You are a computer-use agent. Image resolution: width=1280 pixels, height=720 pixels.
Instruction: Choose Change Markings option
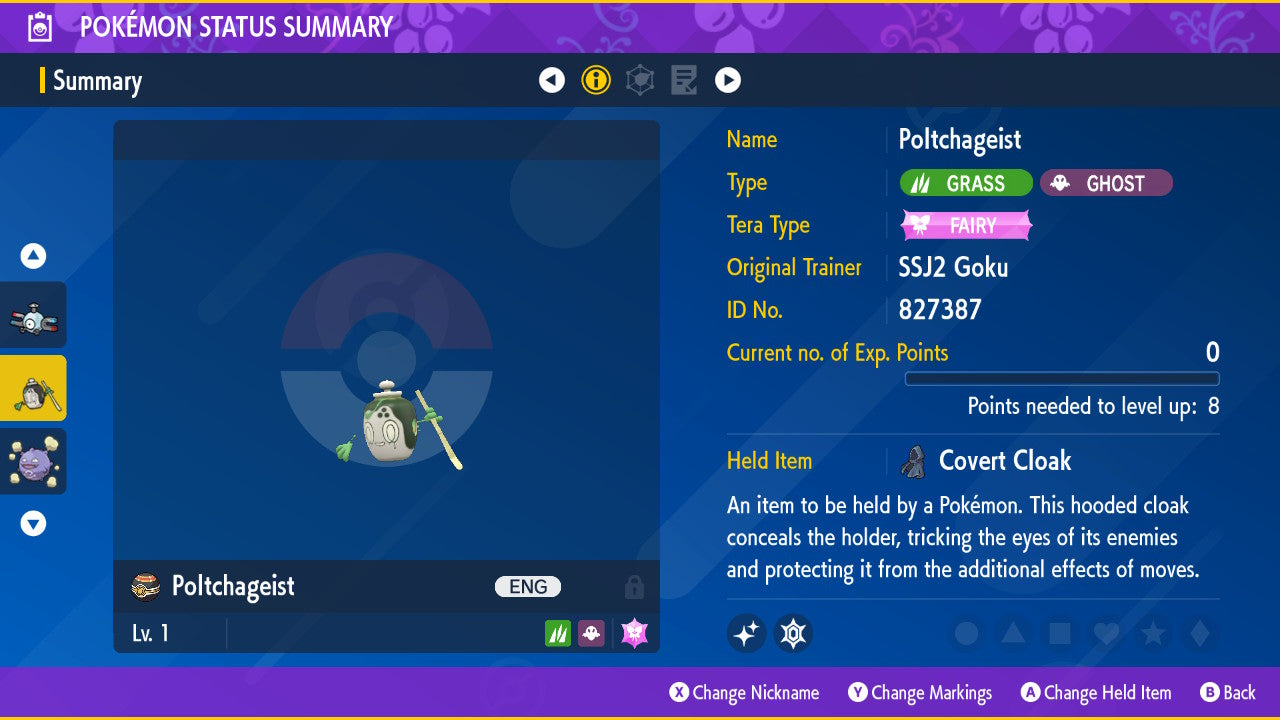pyautogui.click(x=920, y=692)
